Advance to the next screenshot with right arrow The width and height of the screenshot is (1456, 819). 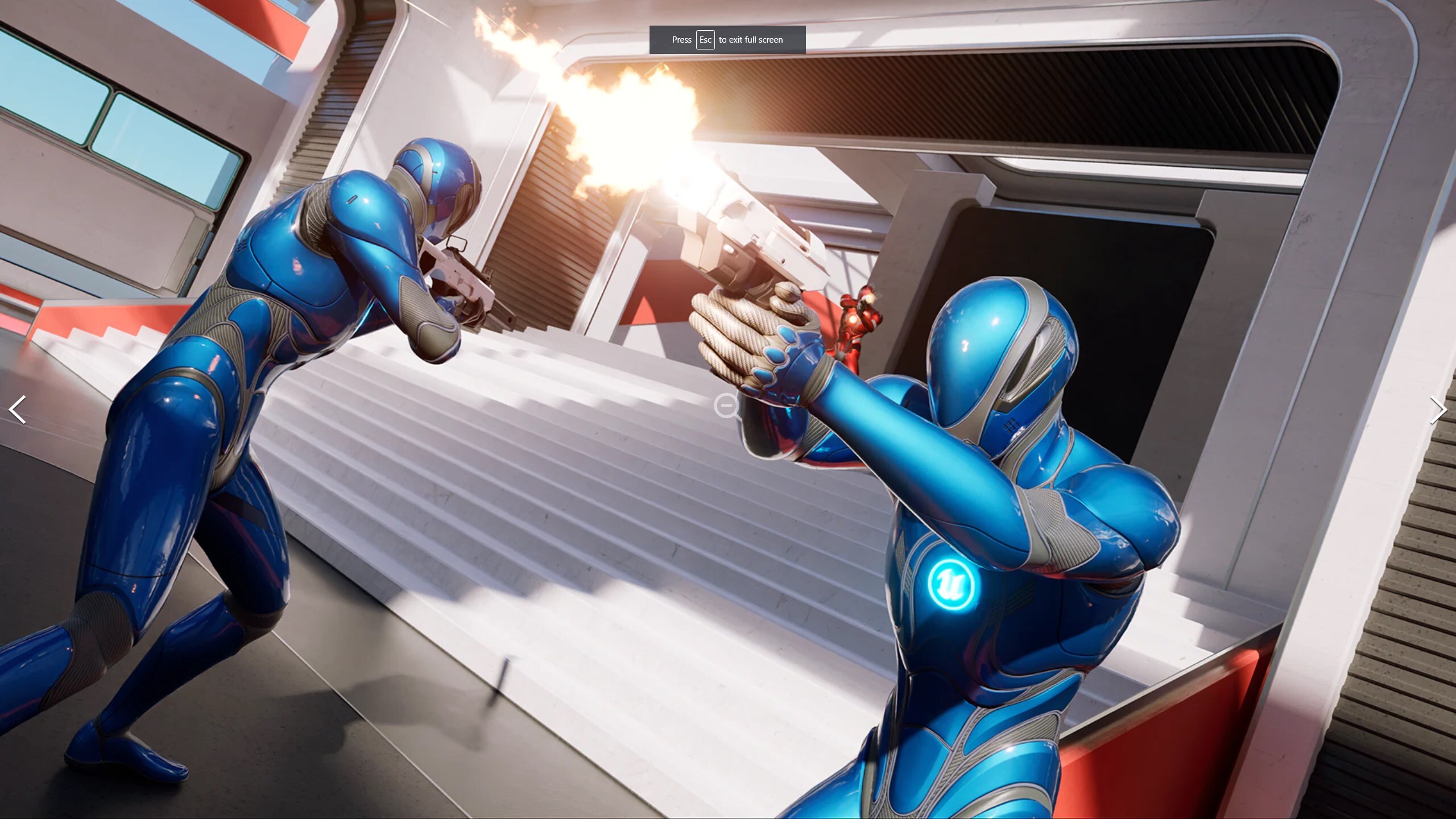(x=1438, y=409)
